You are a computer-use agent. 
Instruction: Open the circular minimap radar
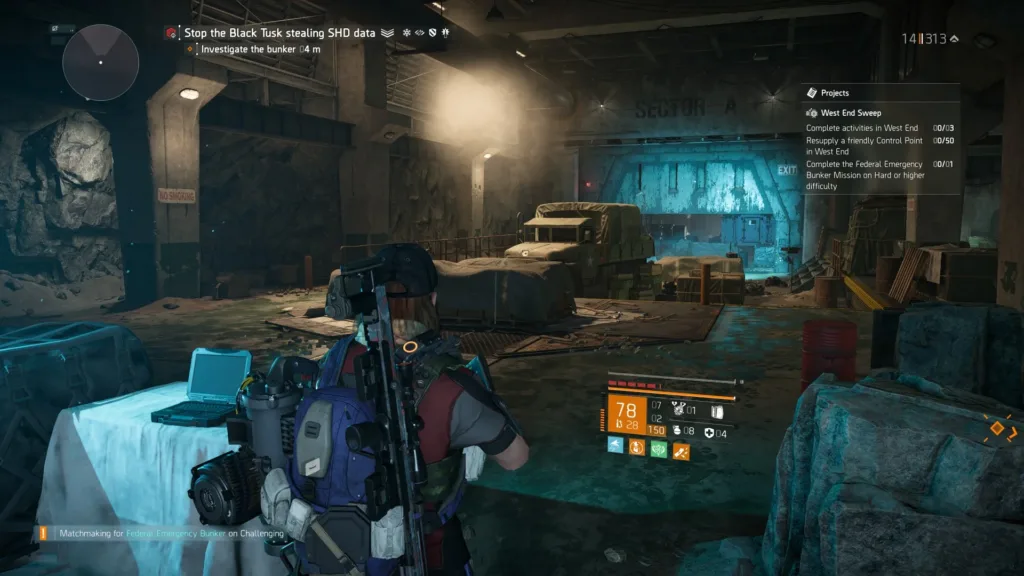(100, 62)
